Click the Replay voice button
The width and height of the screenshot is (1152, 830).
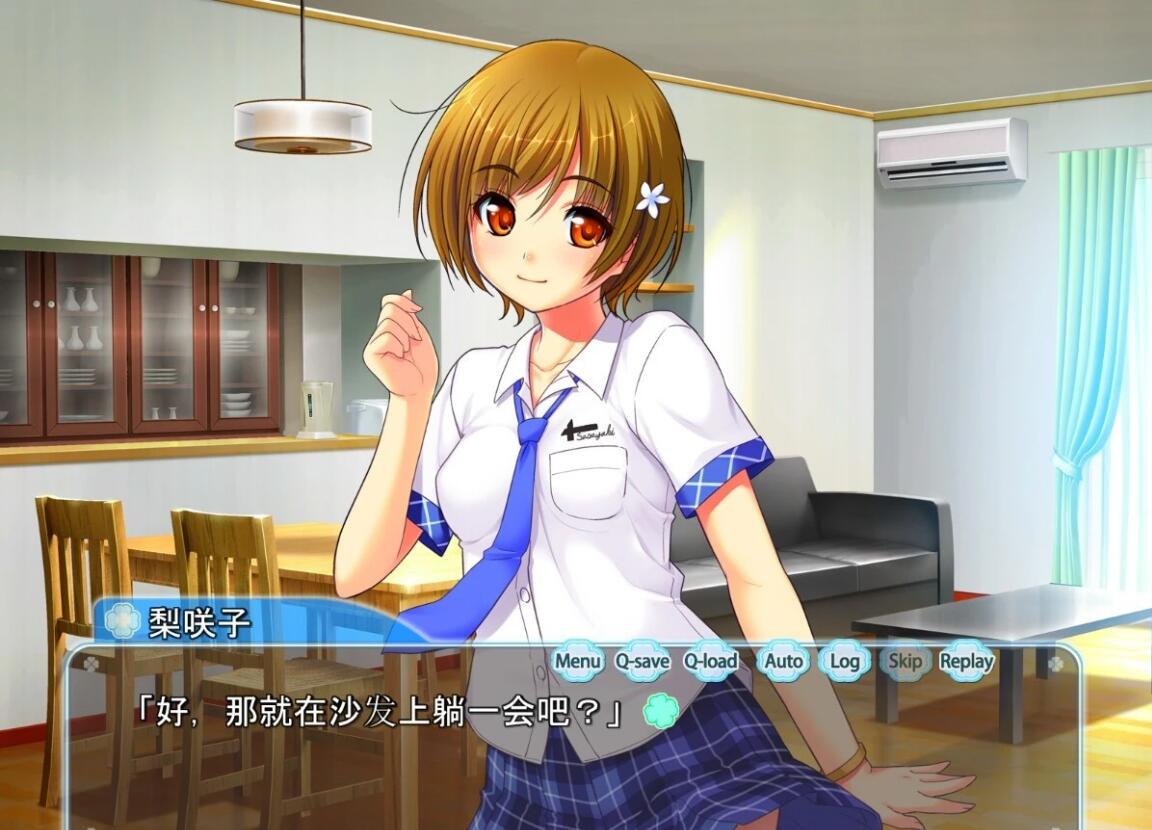pyautogui.click(x=966, y=661)
